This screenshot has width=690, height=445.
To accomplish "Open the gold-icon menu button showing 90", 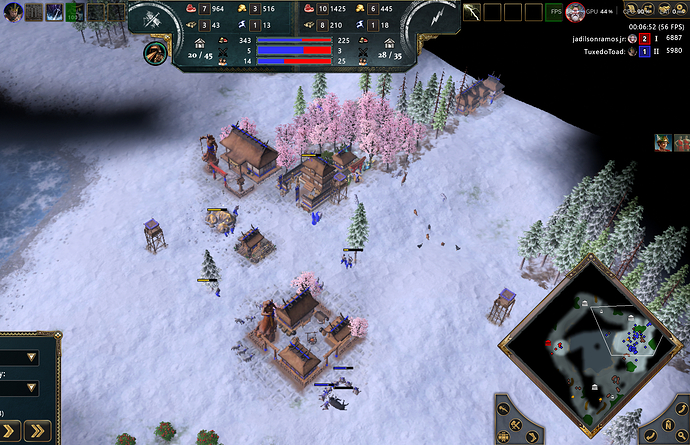I will click(x=630, y=12).
